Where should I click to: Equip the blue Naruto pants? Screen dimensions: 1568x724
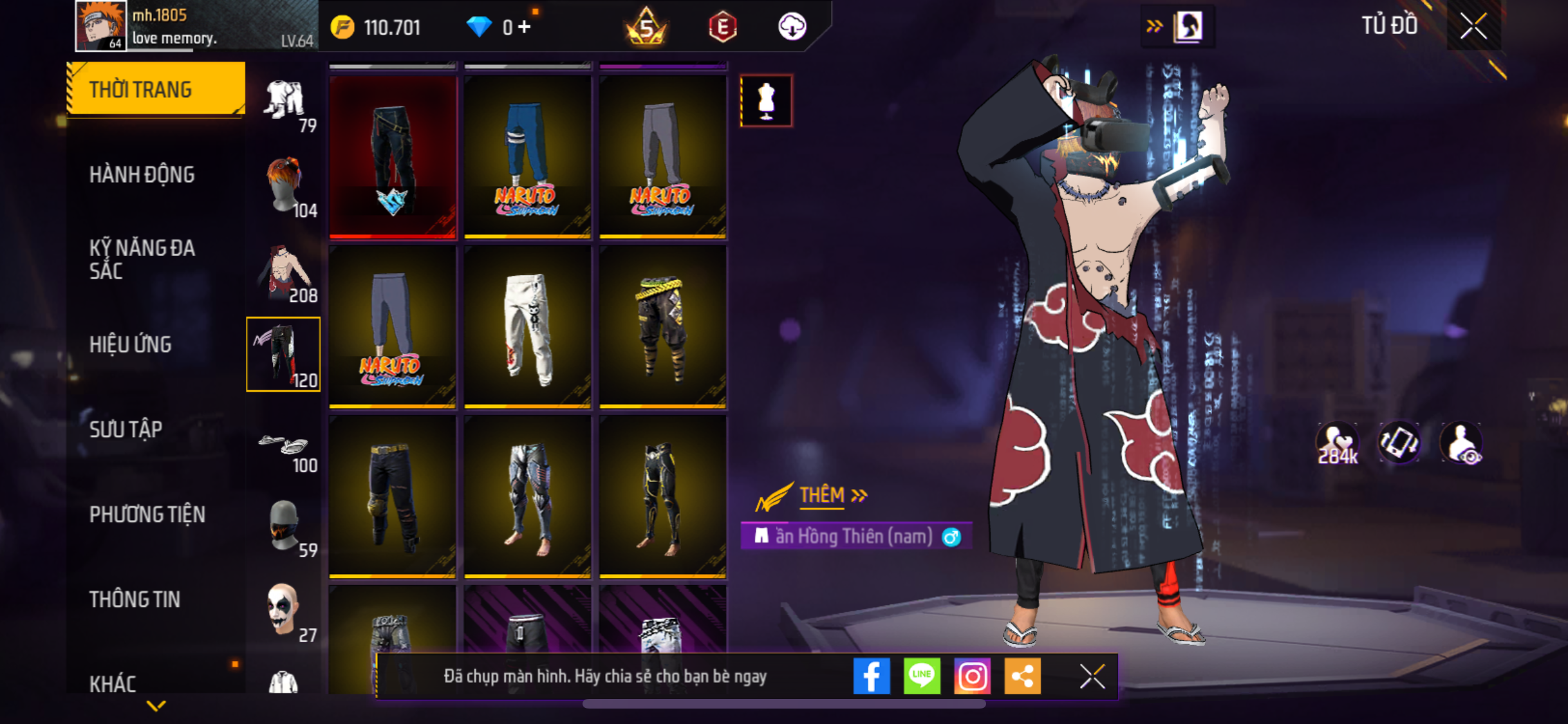click(x=528, y=156)
